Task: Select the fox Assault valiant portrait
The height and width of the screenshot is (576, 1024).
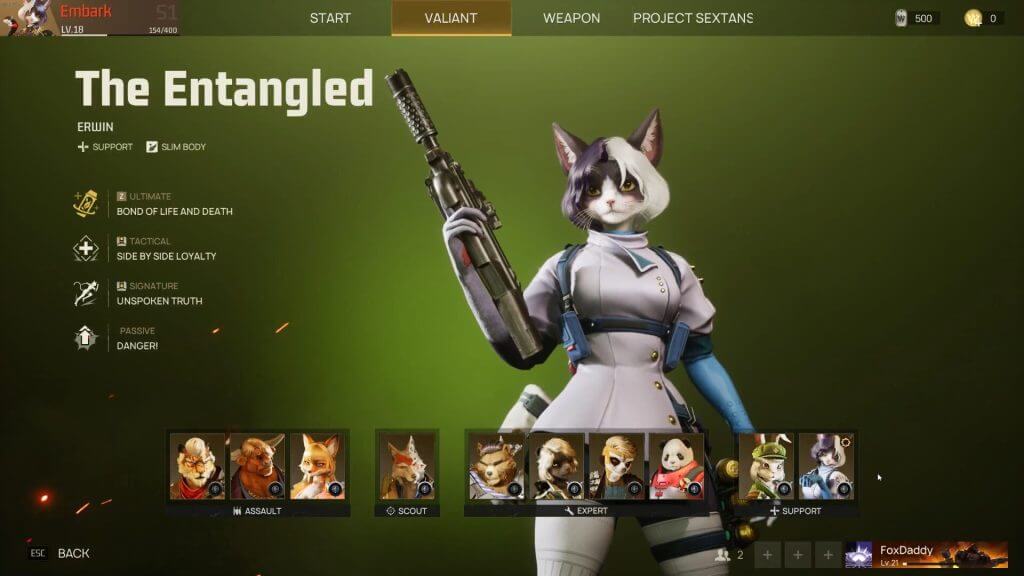Action: click(317, 466)
